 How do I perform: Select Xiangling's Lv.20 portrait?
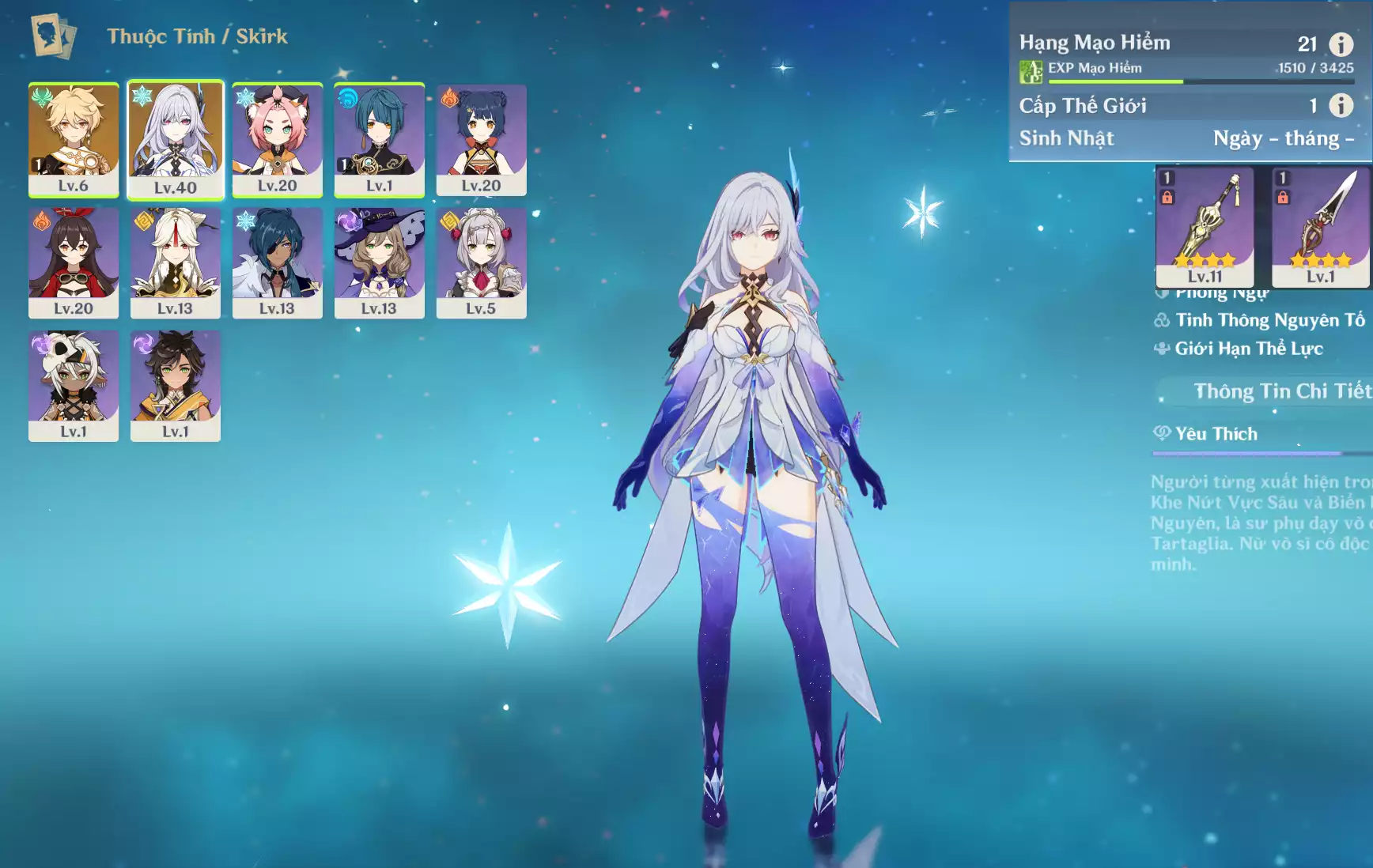tap(481, 139)
